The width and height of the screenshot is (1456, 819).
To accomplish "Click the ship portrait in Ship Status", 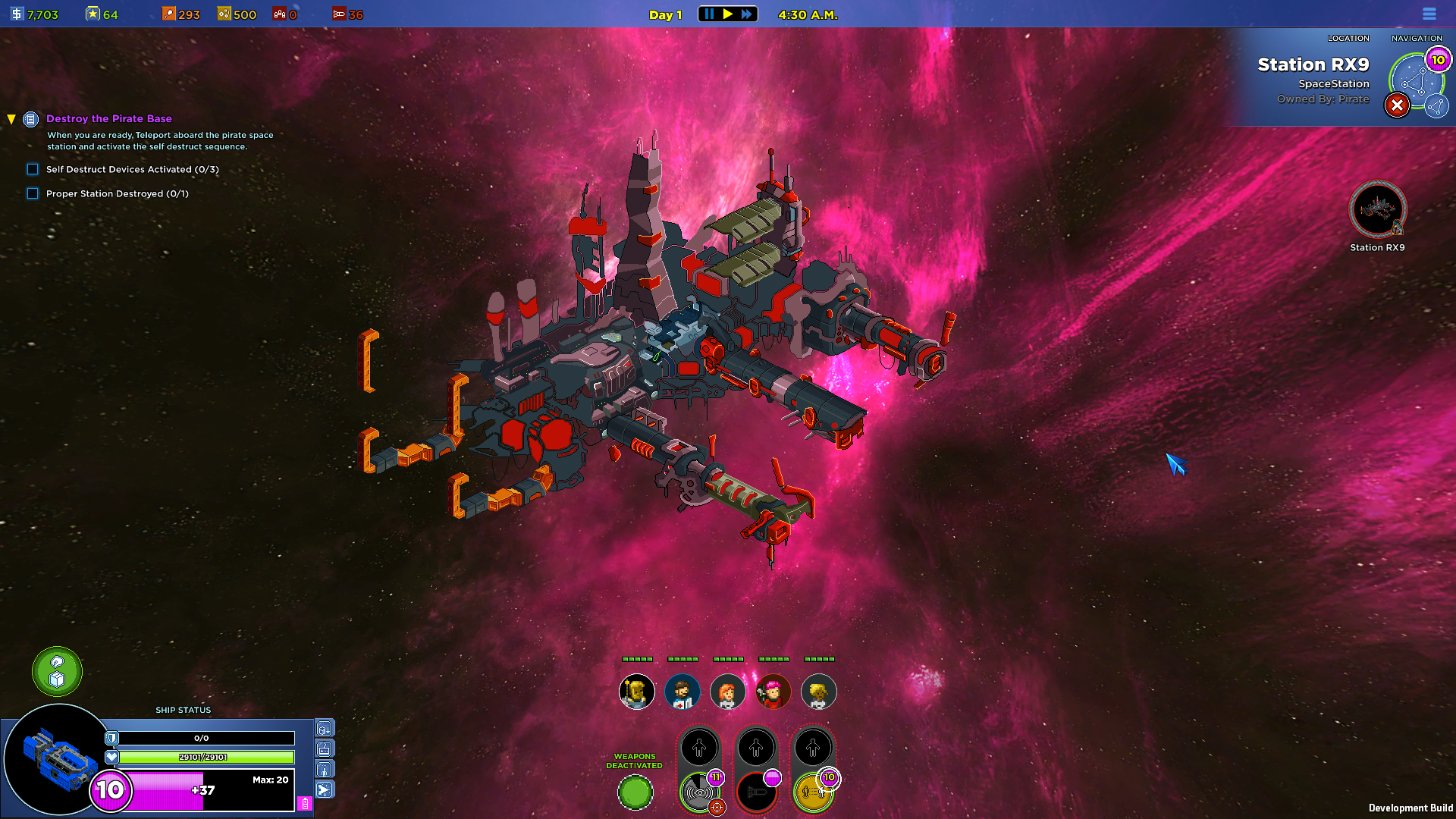I will click(58, 760).
